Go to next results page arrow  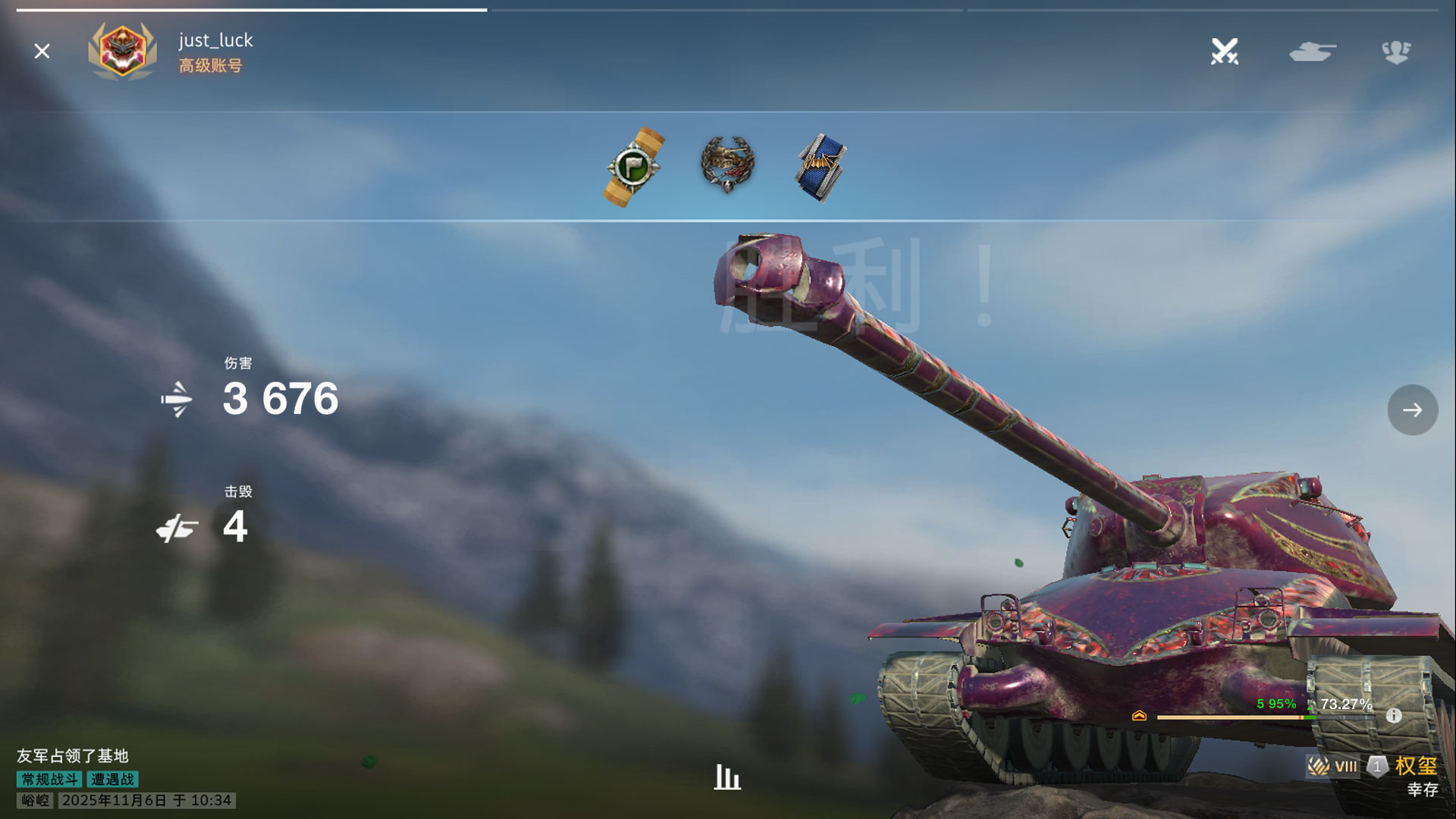[x=1412, y=410]
